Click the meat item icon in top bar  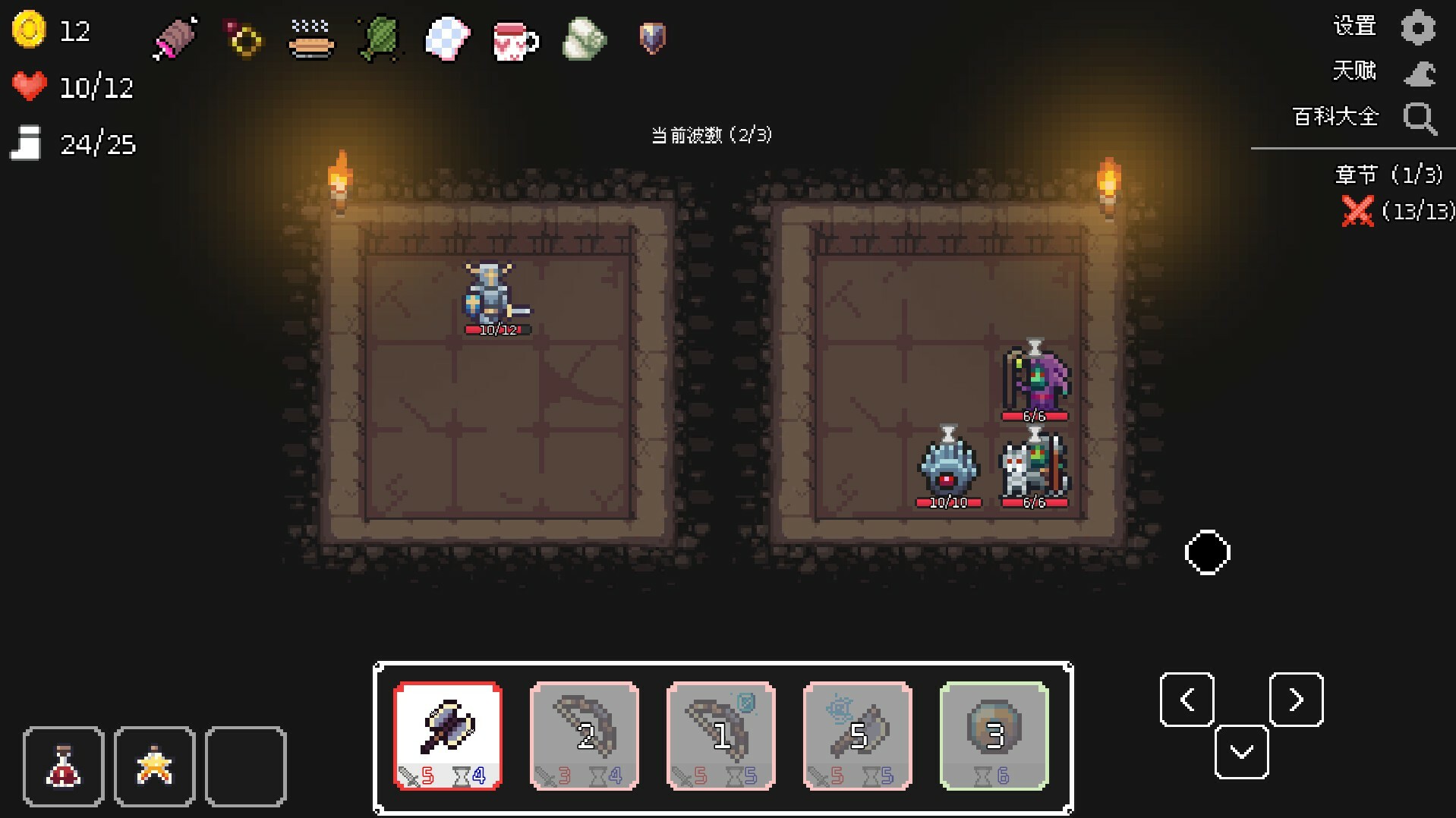click(173, 38)
